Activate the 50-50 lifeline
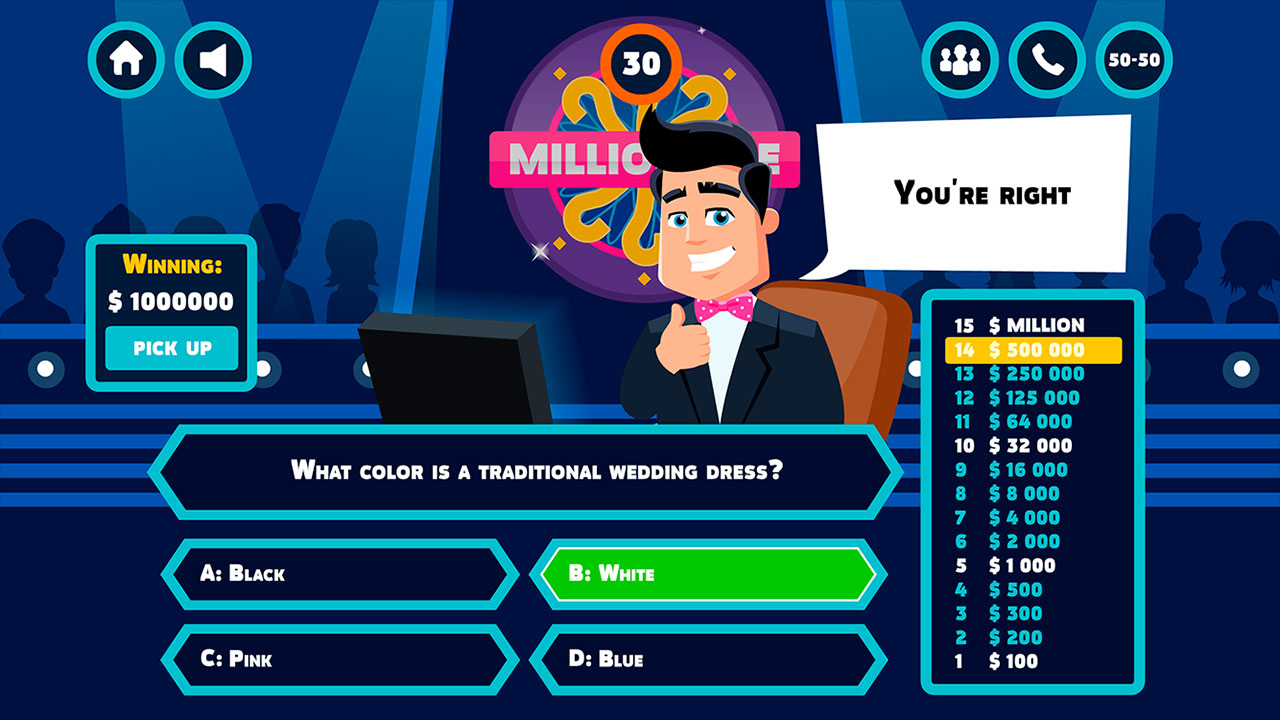1280x720 pixels. [1133, 59]
